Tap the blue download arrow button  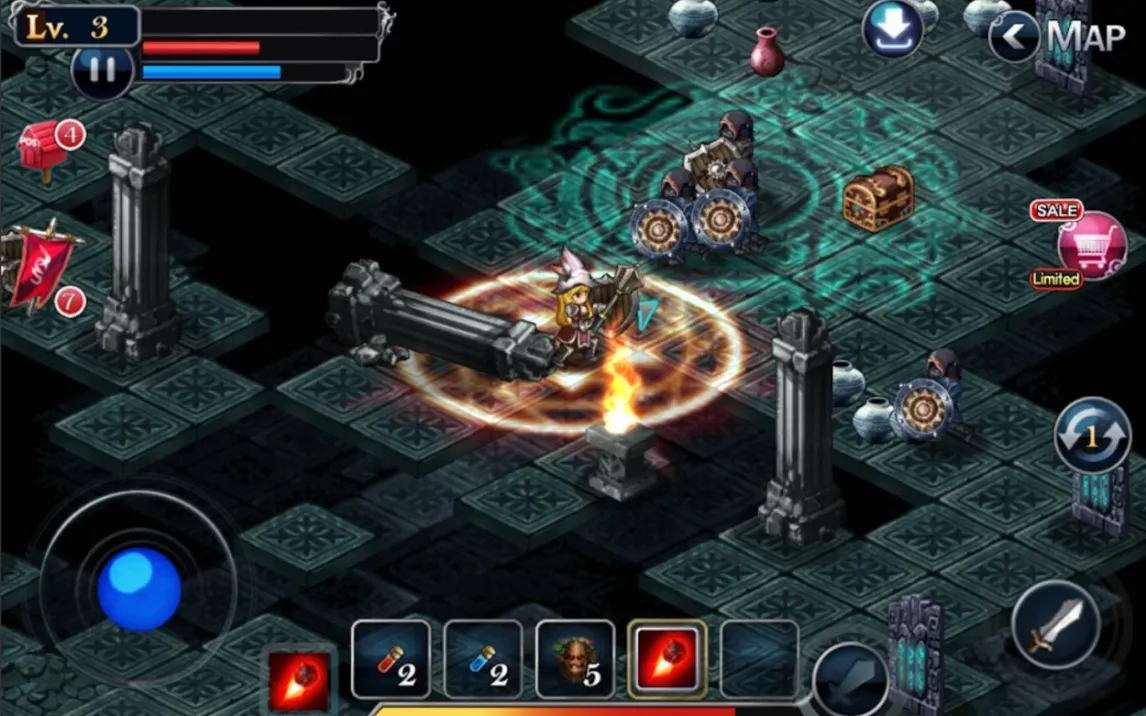click(892, 29)
